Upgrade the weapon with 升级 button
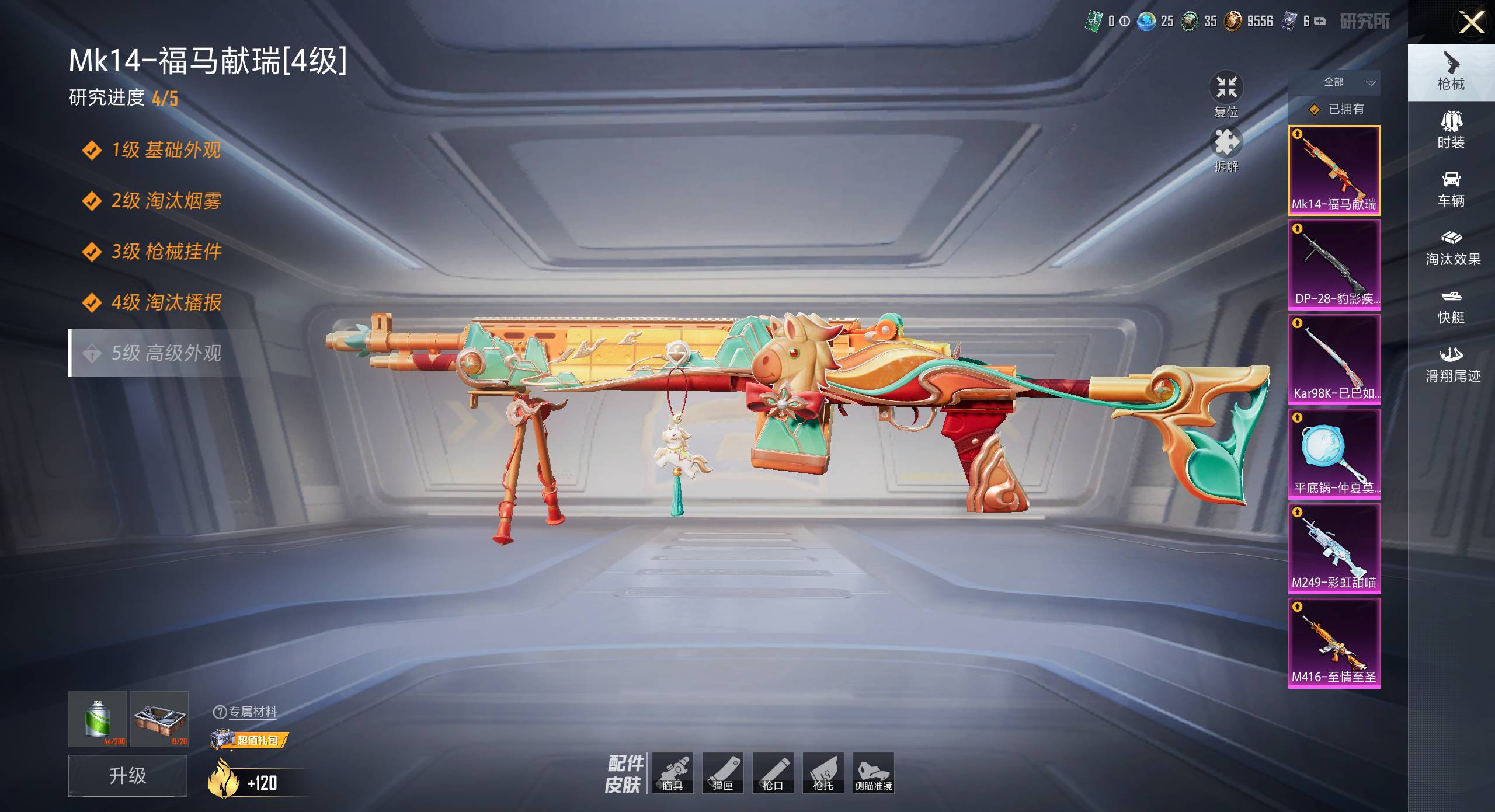The image size is (1495, 812). [x=128, y=775]
